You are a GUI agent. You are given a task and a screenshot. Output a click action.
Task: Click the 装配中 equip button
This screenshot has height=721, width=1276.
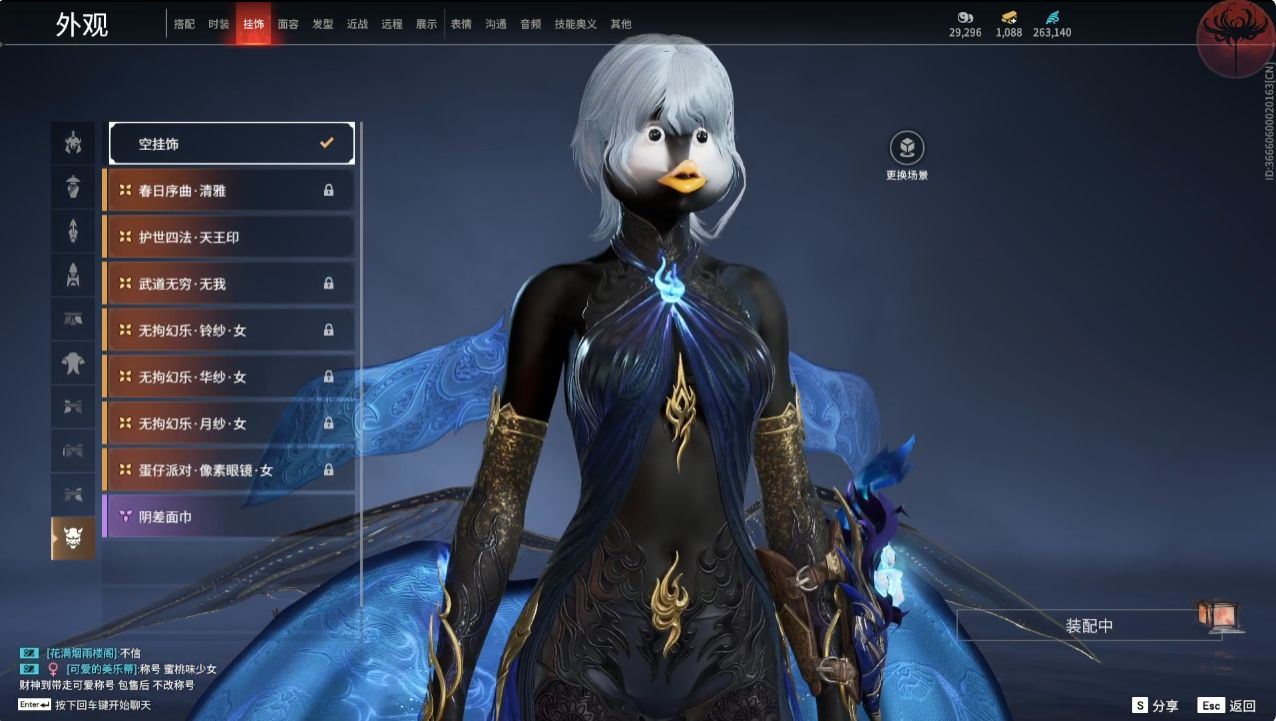1088,626
